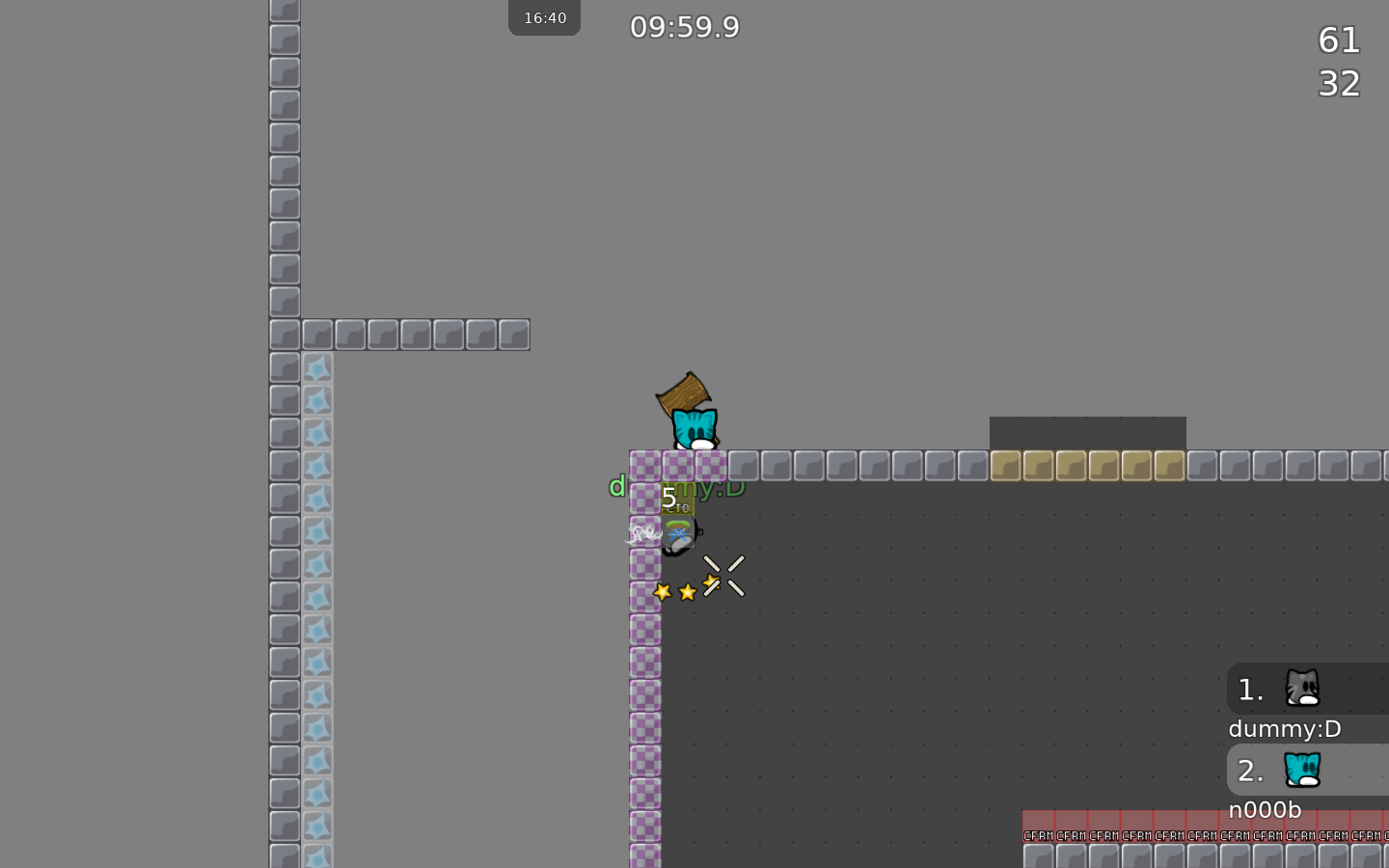Click the sparkle cross effect near the stars
Screen dimensions: 1389x868
point(724,575)
